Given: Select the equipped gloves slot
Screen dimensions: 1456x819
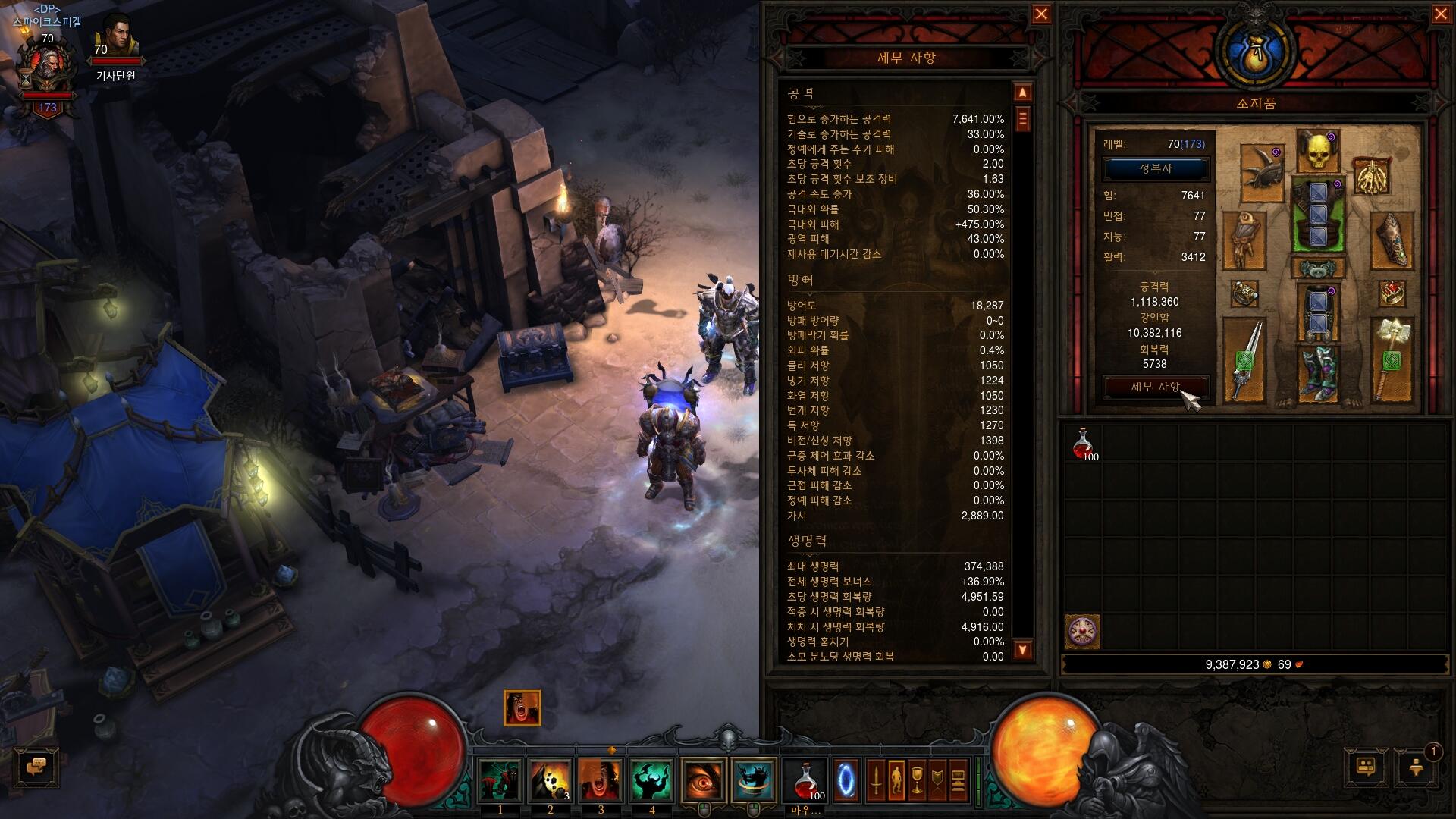Looking at the screenshot, I should (x=1244, y=240).
